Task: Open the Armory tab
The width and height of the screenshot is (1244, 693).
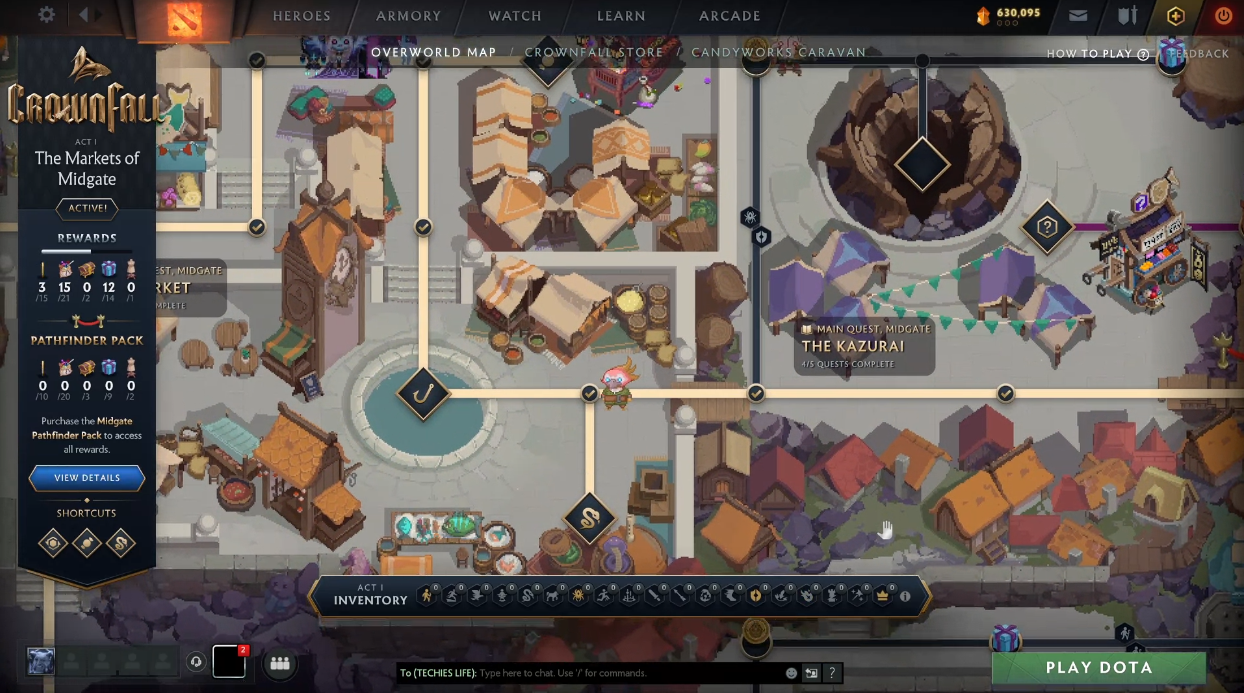Action: (408, 16)
